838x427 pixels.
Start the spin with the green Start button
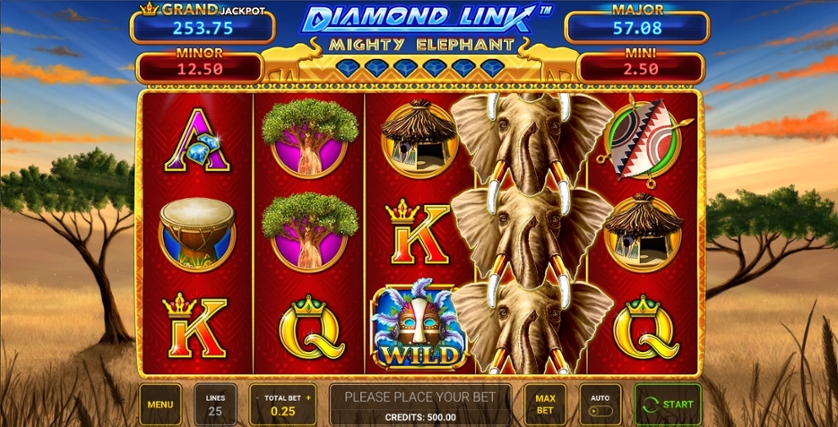[668, 404]
